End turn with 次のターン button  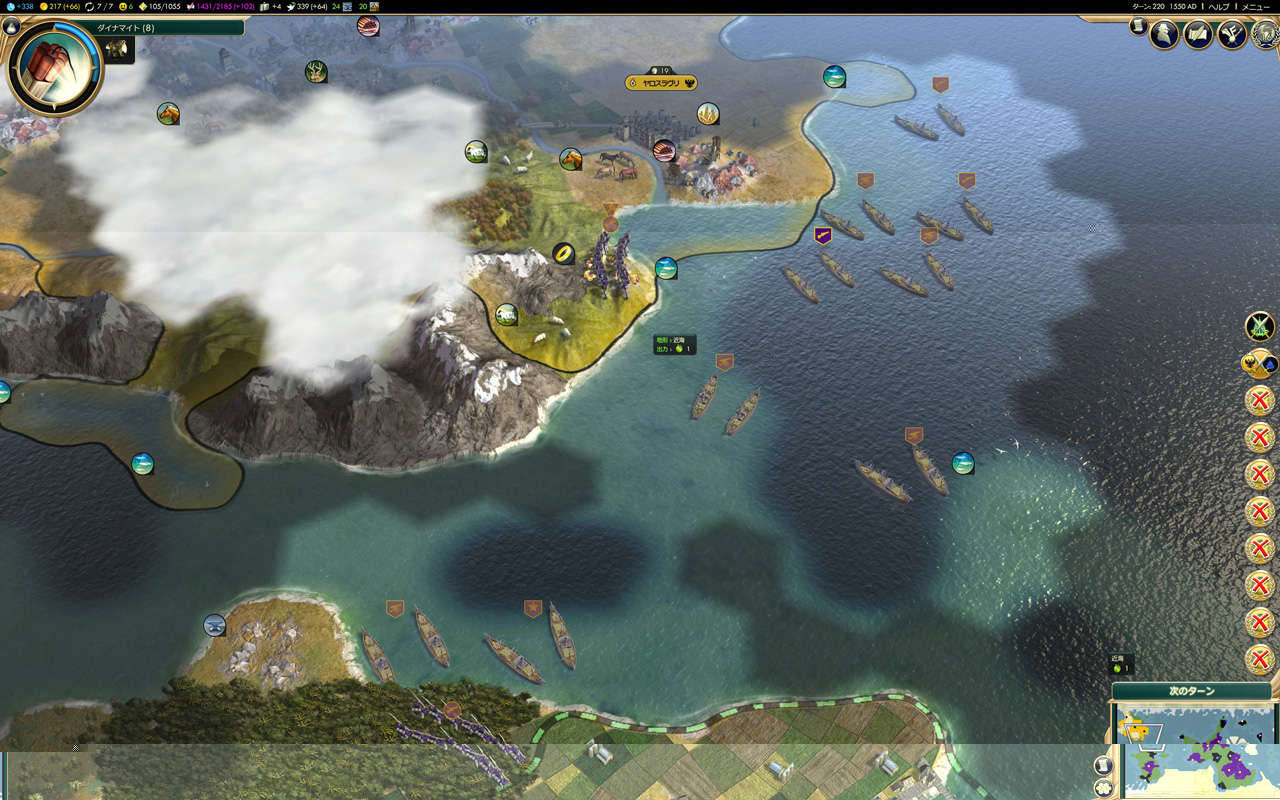coord(1191,691)
